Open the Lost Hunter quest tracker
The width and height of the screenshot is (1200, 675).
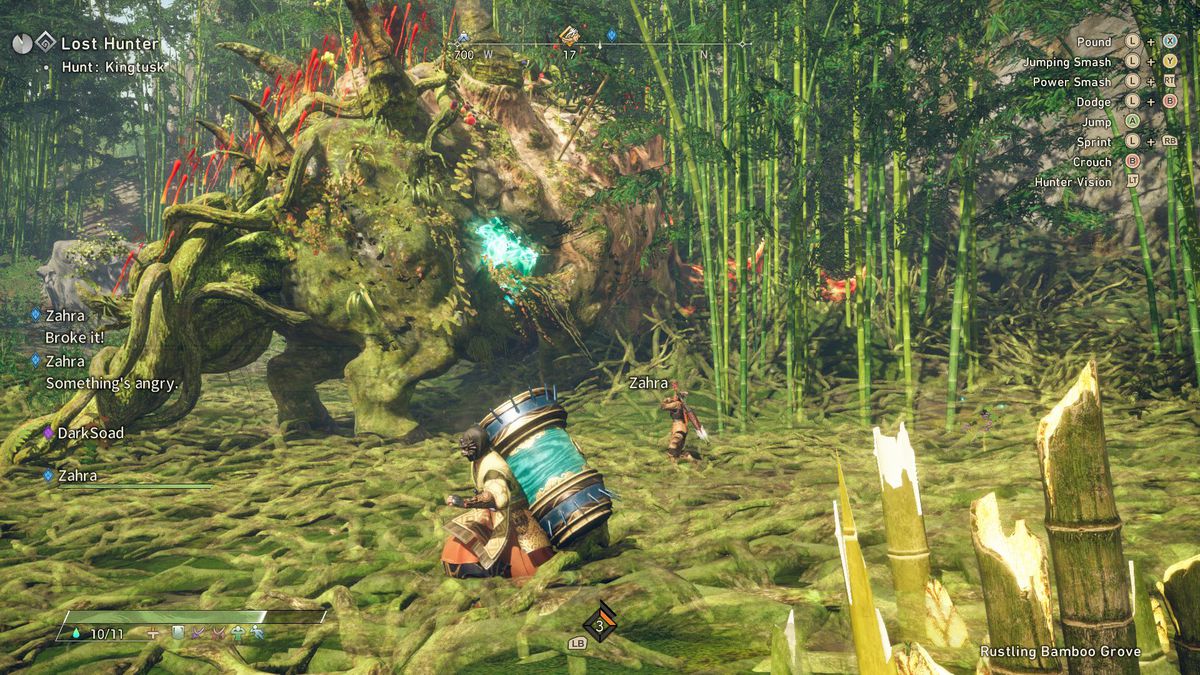click(x=108, y=44)
